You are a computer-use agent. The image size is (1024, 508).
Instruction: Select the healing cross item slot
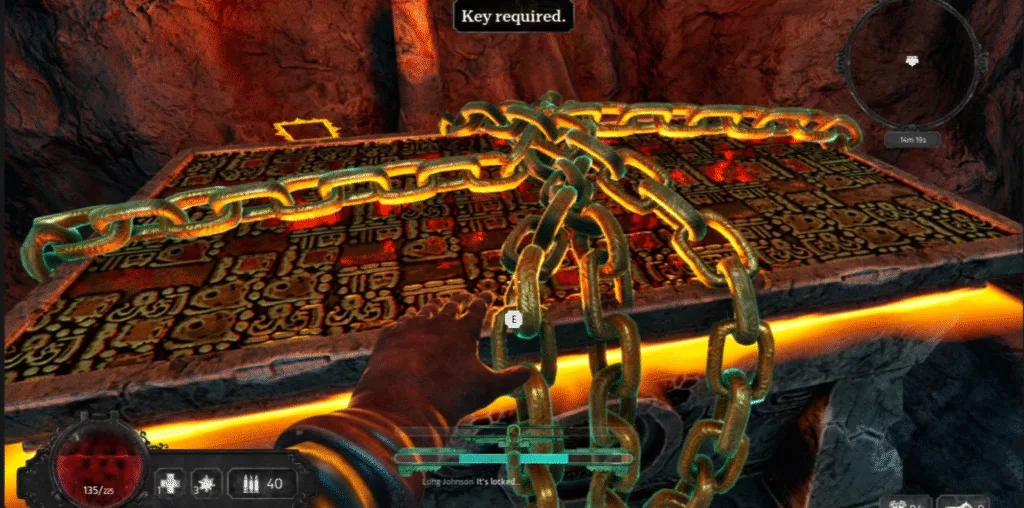click(x=174, y=484)
